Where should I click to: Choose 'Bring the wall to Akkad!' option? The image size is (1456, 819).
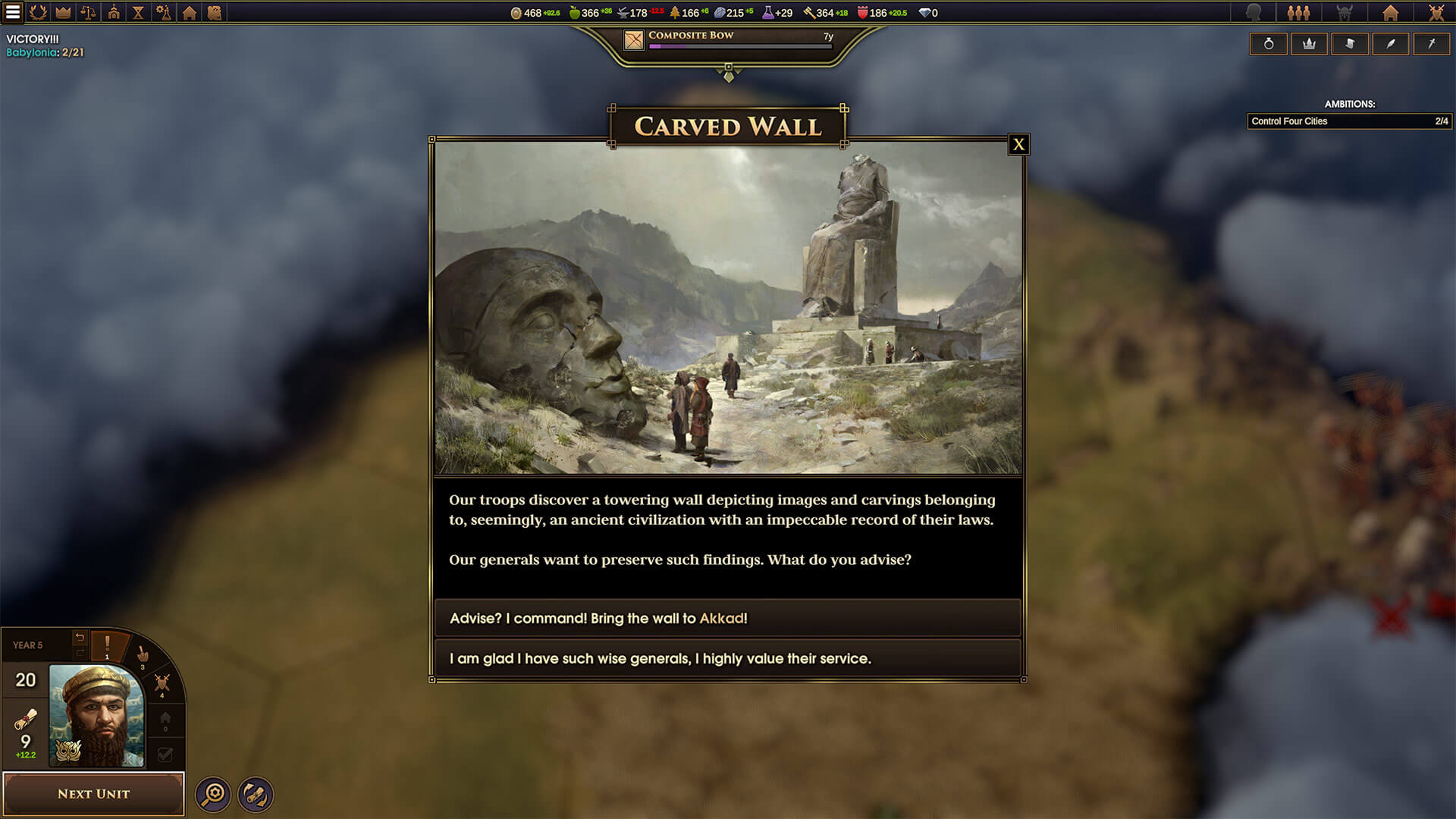click(728, 618)
